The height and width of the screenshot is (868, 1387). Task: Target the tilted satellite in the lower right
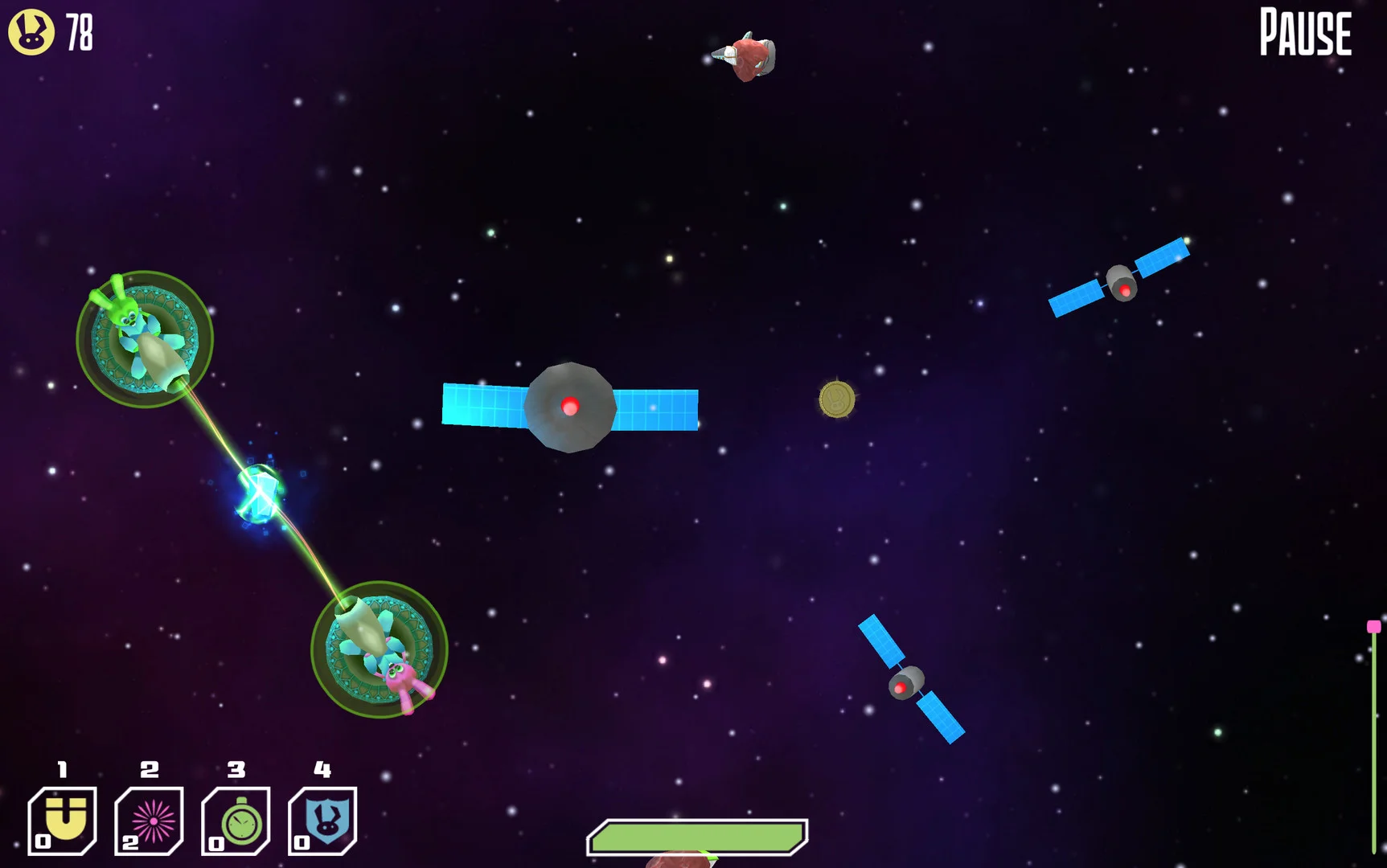click(905, 683)
